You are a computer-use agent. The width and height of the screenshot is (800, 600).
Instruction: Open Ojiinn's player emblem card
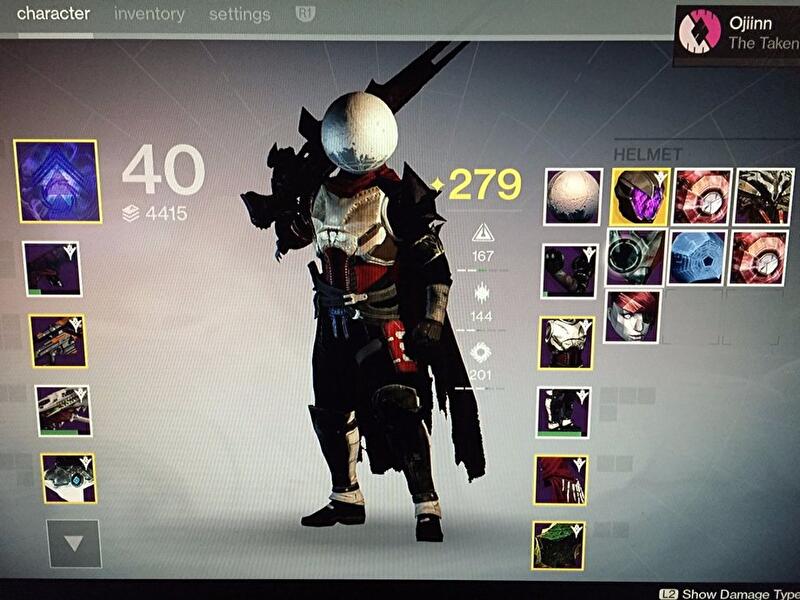click(736, 32)
